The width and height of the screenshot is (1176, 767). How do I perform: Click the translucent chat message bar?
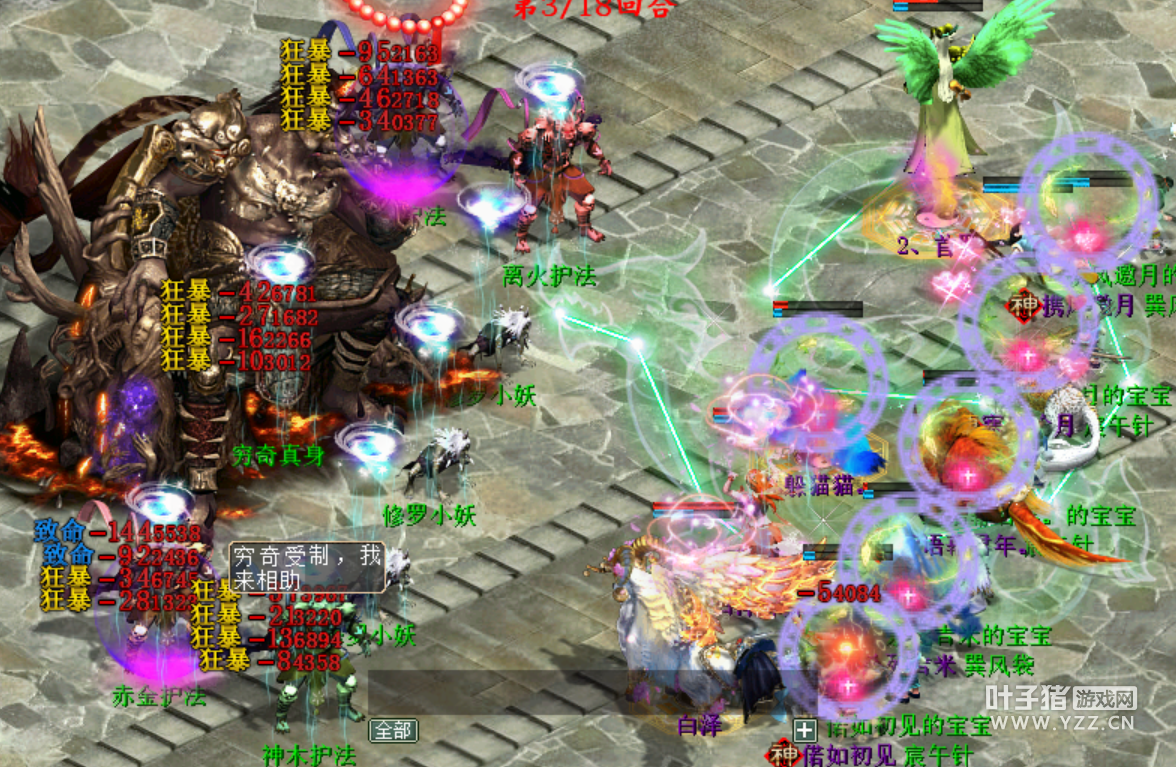tap(590, 692)
